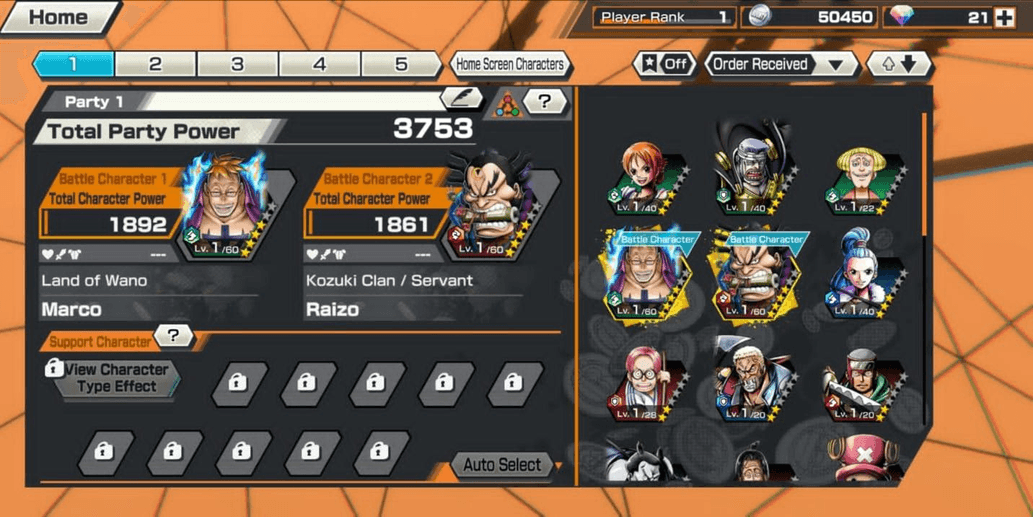Viewport: 1033px width, 517px height.
Task: Add rainbow diamonds with plus button
Action: click(x=1004, y=17)
